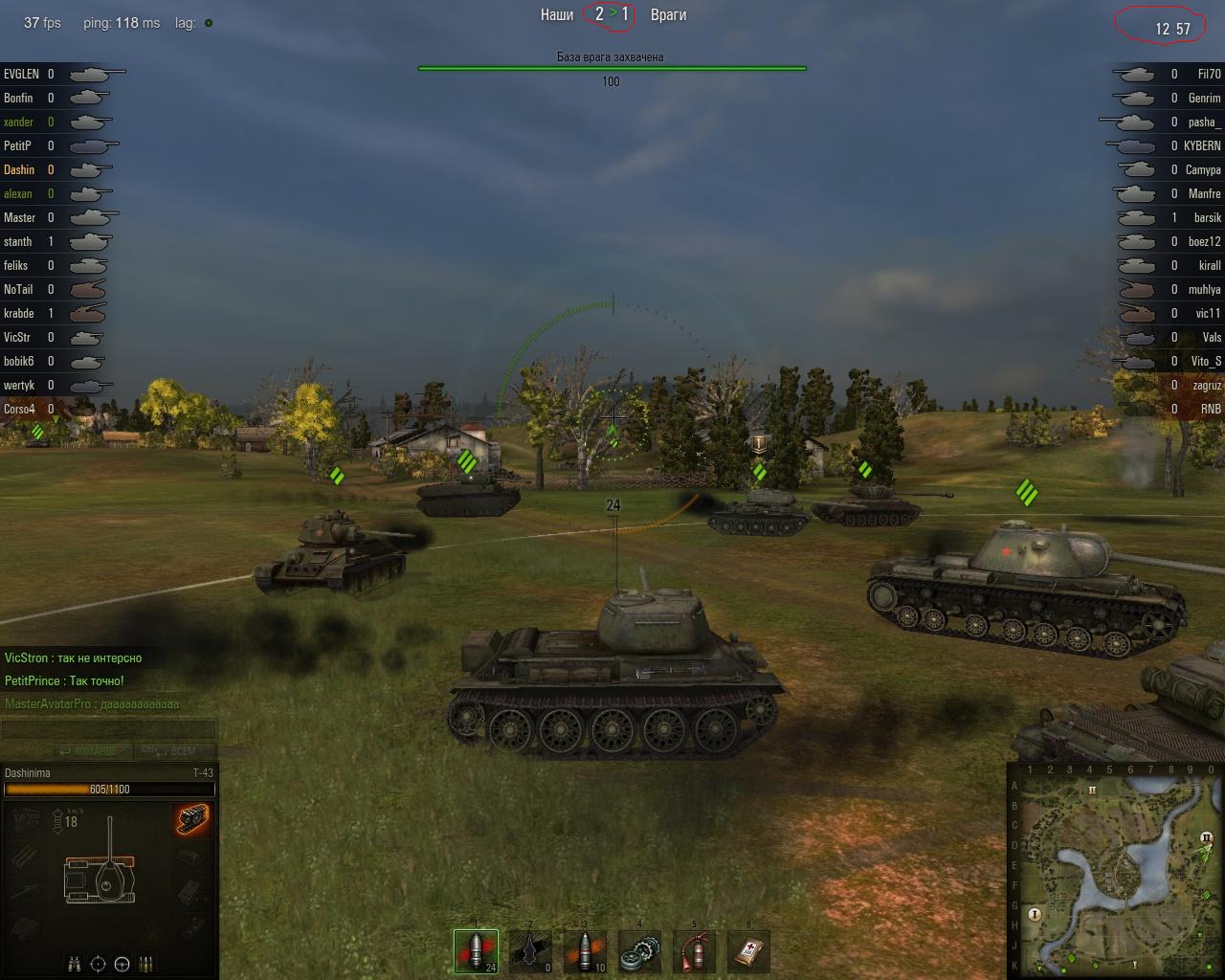Select enemy KYBERN in the enemy list
The image size is (1225, 980).
1202,146
